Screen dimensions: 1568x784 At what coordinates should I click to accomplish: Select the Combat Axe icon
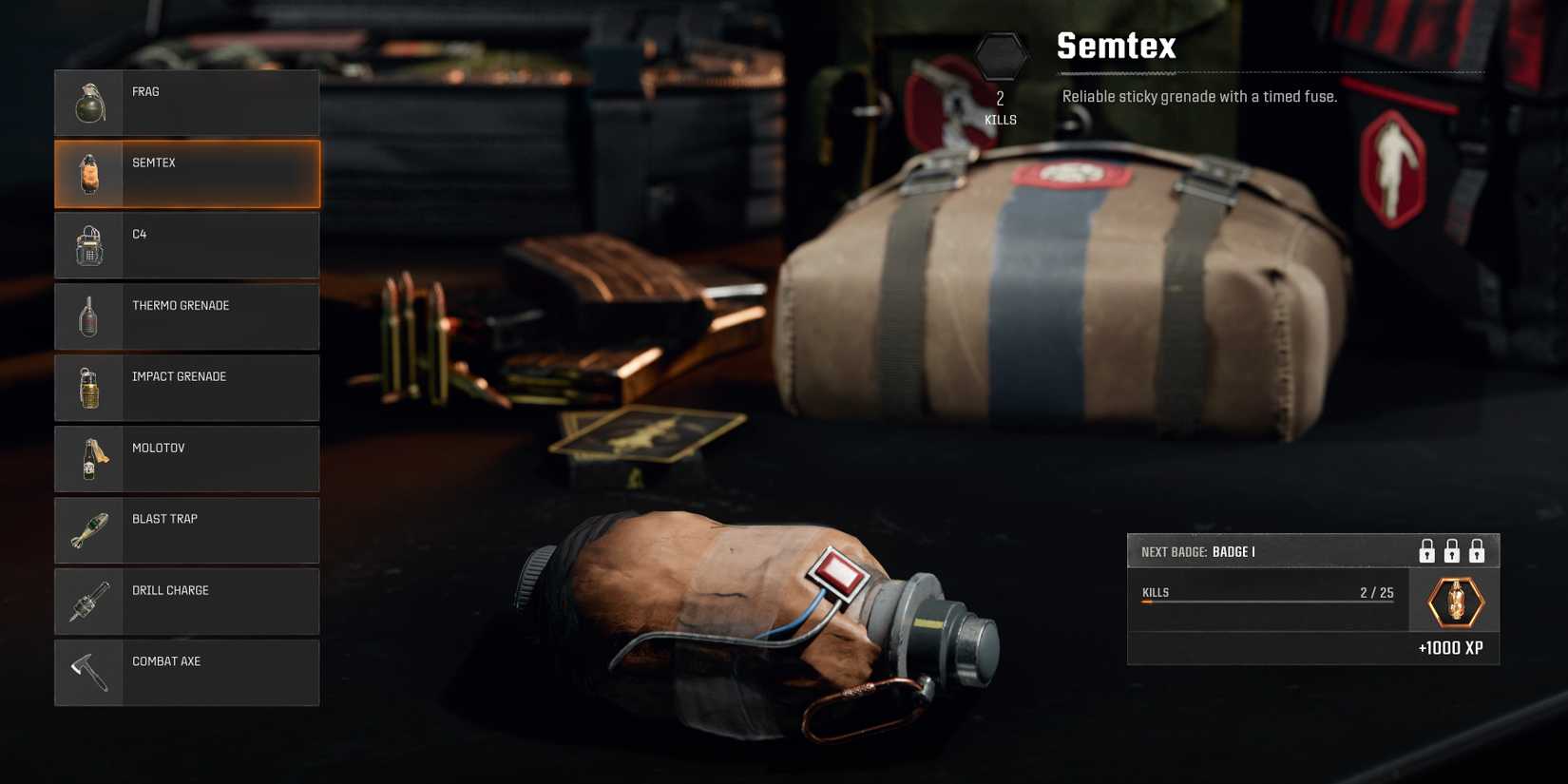[x=88, y=672]
